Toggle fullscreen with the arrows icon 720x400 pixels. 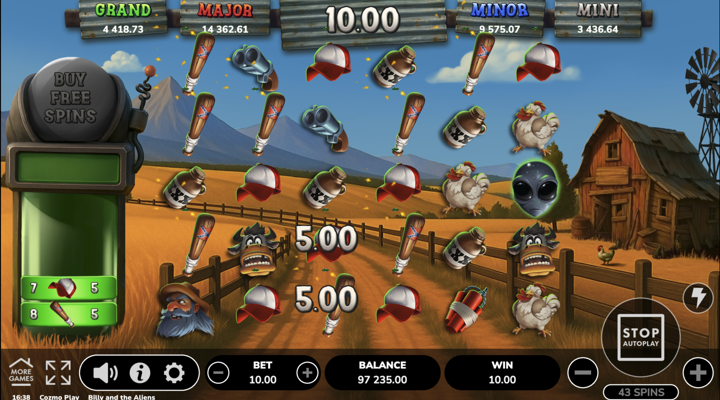coord(58,372)
